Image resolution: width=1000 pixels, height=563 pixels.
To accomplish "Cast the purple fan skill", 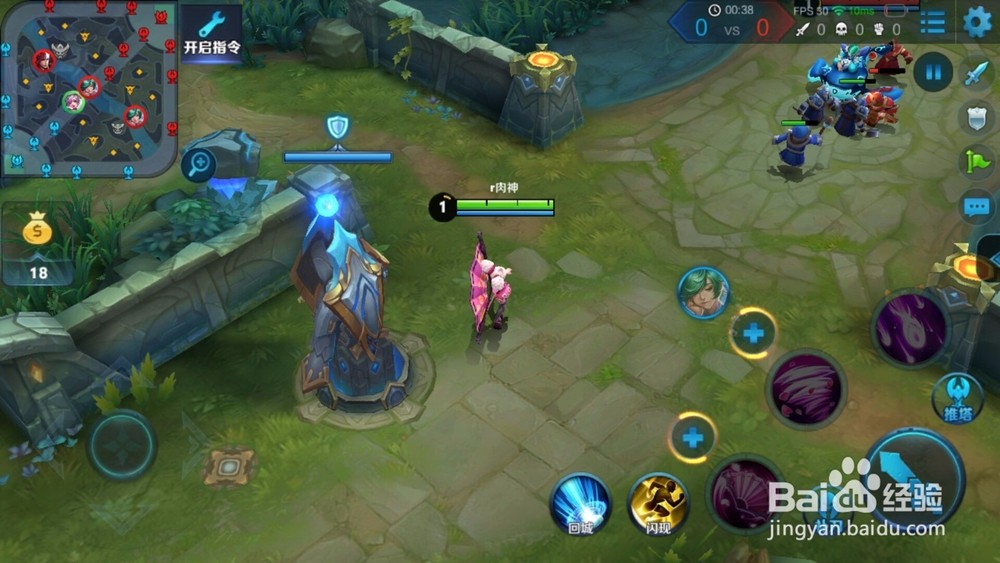I will point(745,492).
